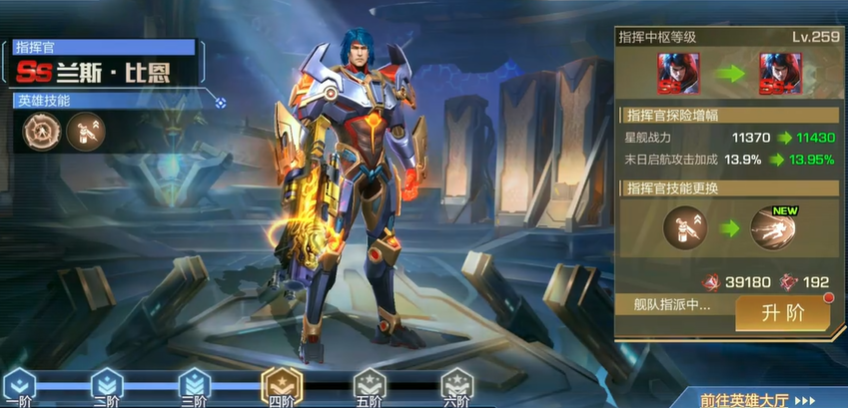Screen dimensions: 848x408
Task: Select the 五阶 rank stage badge
Action: [368, 384]
